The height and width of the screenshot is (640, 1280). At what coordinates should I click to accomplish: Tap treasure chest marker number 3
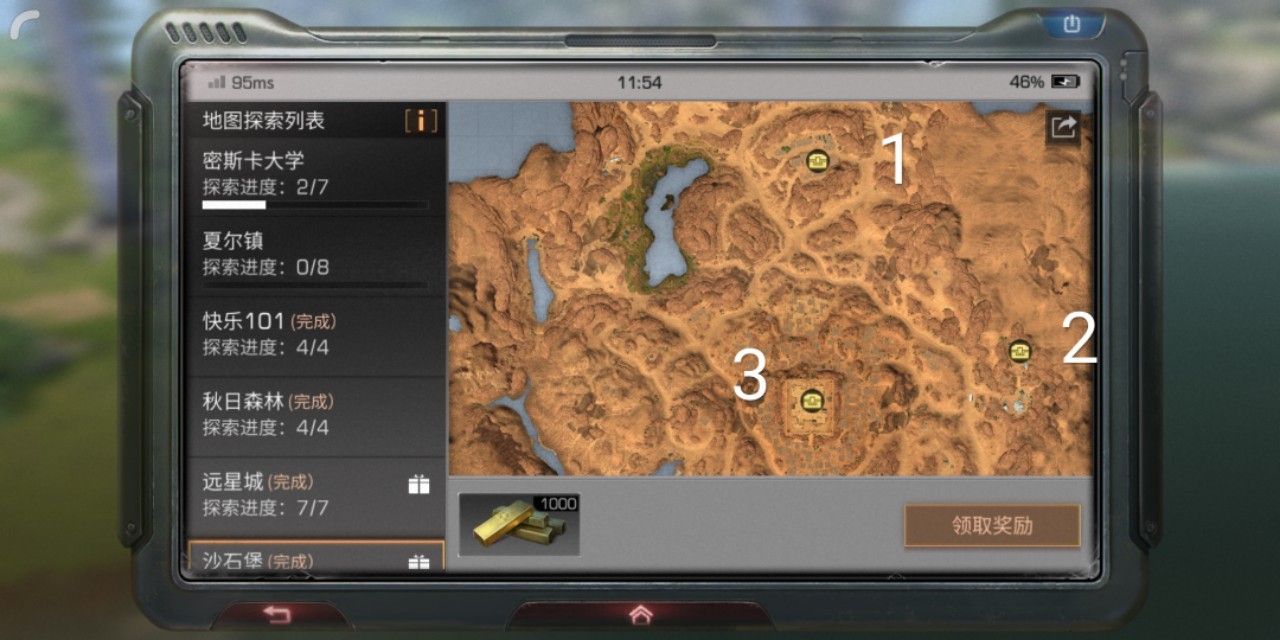coord(812,400)
